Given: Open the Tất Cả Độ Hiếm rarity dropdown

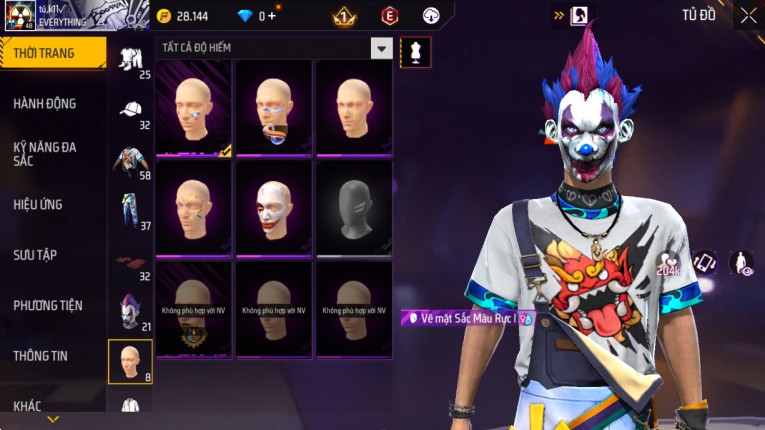Looking at the screenshot, I should pyautogui.click(x=381, y=47).
